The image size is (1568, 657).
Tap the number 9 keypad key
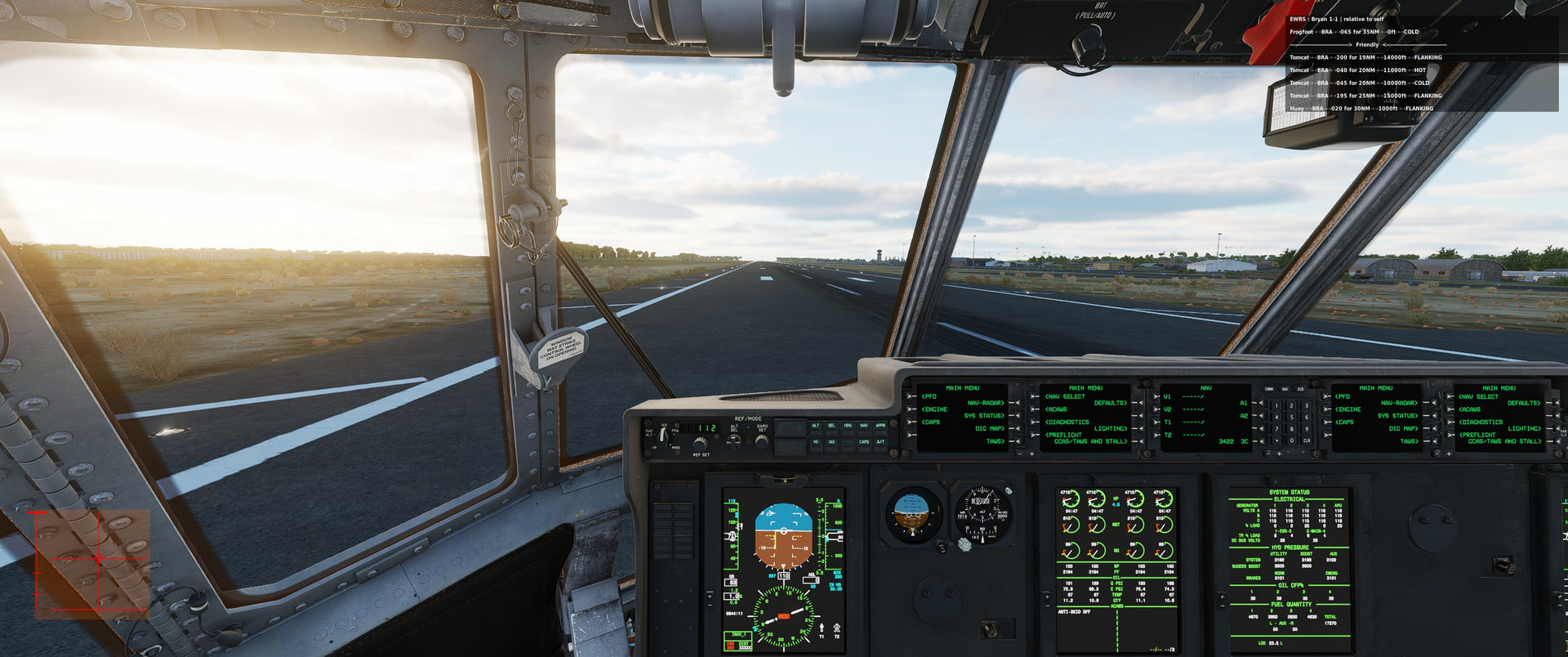[x=1307, y=428]
